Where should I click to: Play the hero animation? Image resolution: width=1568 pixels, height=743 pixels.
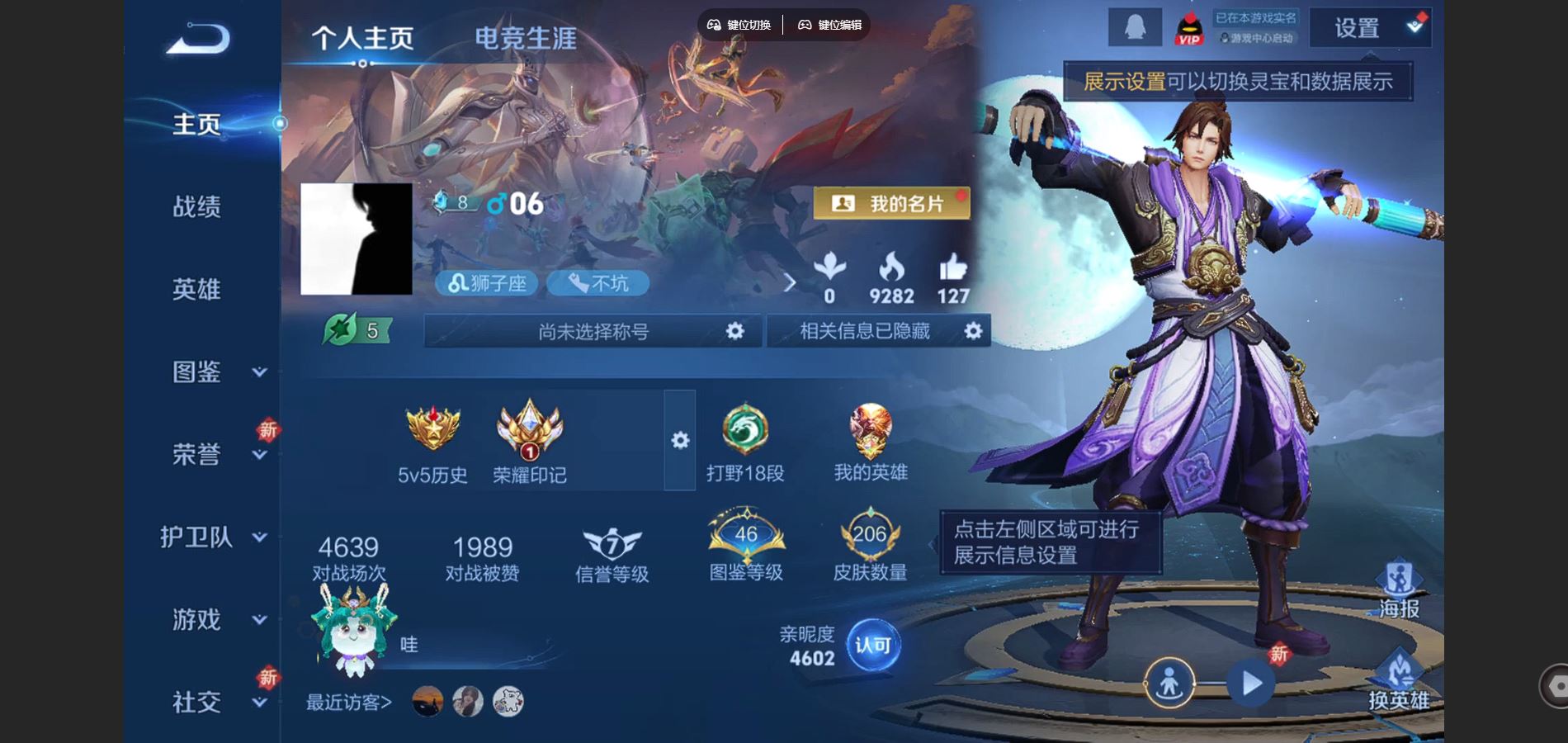pos(1251,684)
